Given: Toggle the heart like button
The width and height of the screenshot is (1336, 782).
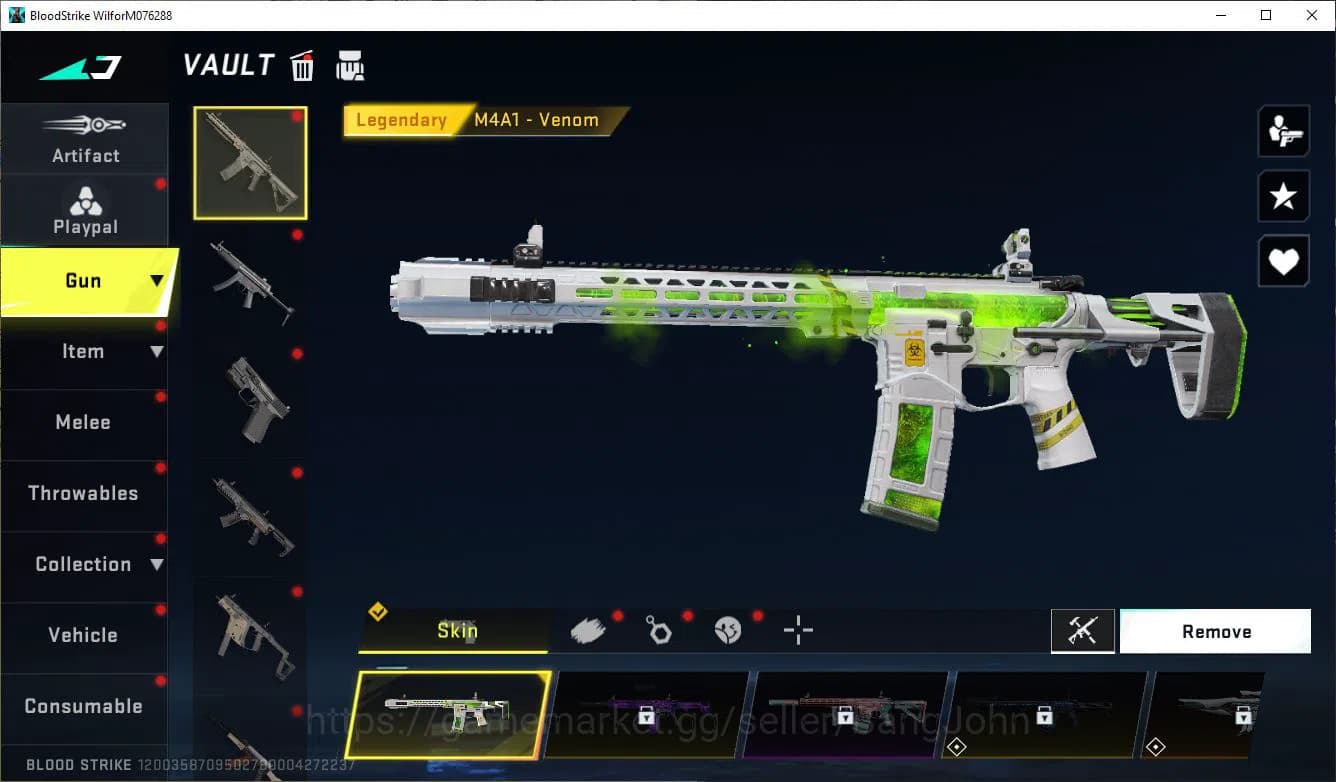Looking at the screenshot, I should (x=1283, y=261).
